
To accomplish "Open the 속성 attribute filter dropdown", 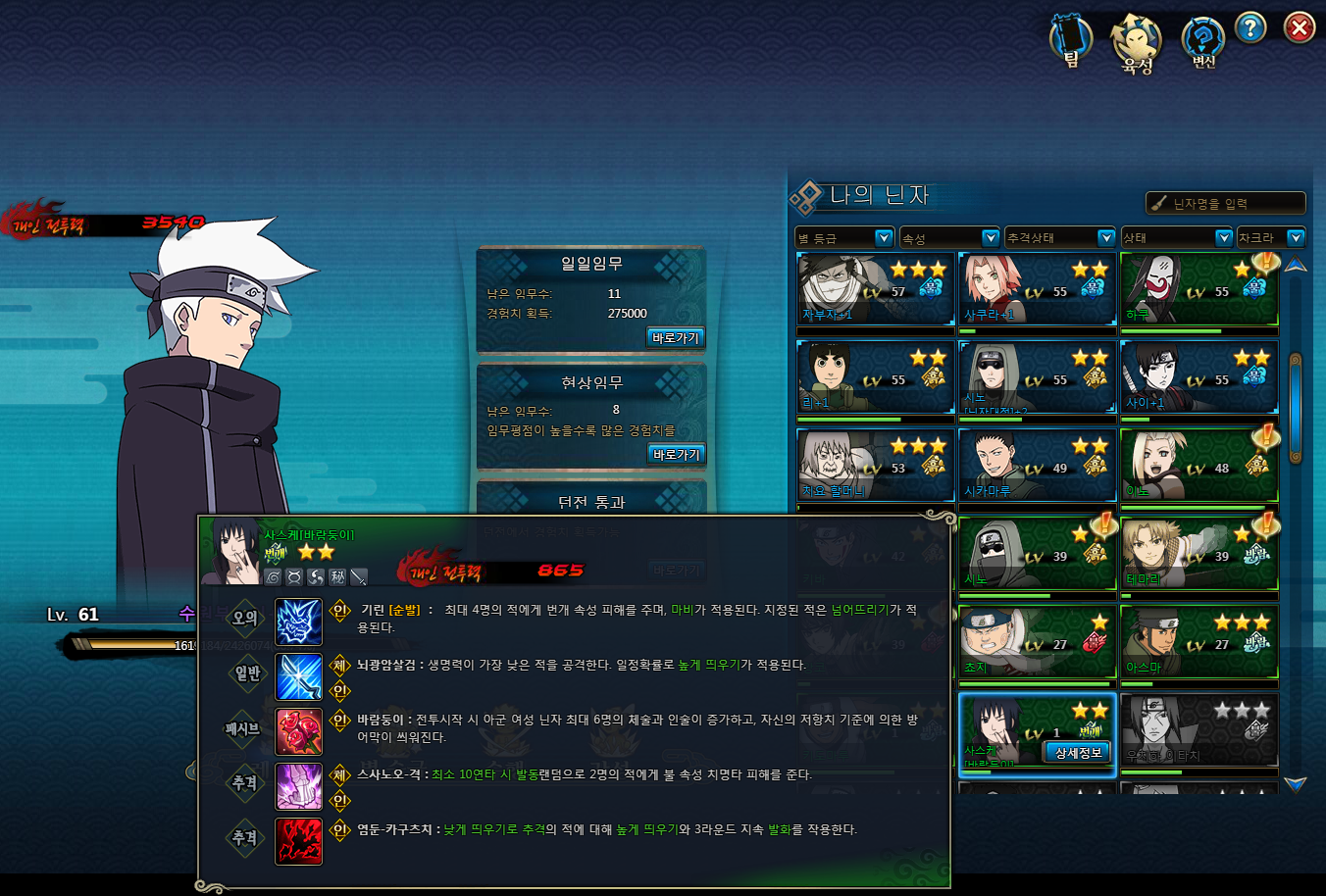I will (x=949, y=238).
